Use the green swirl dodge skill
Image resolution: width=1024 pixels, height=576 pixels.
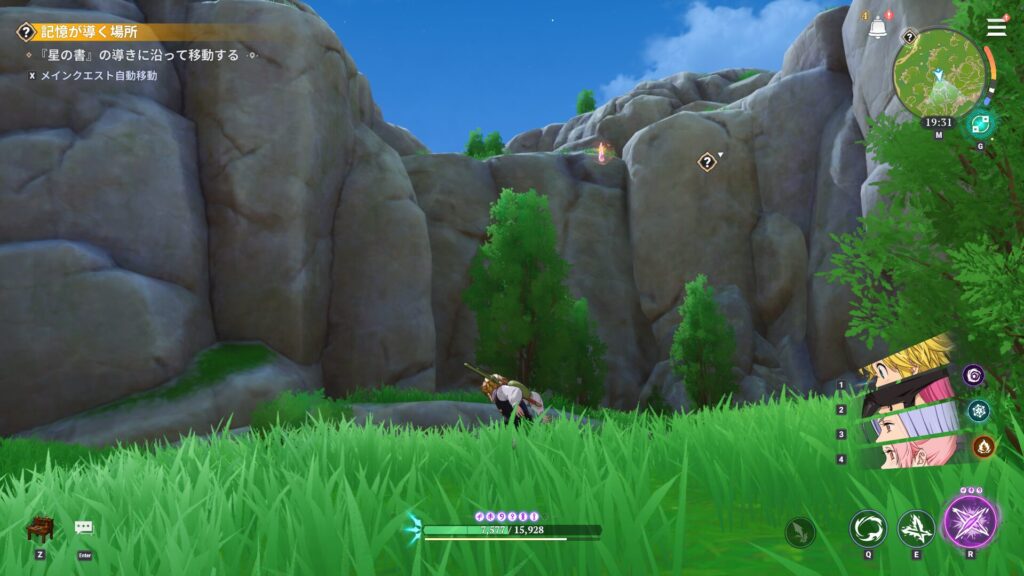coord(866,528)
